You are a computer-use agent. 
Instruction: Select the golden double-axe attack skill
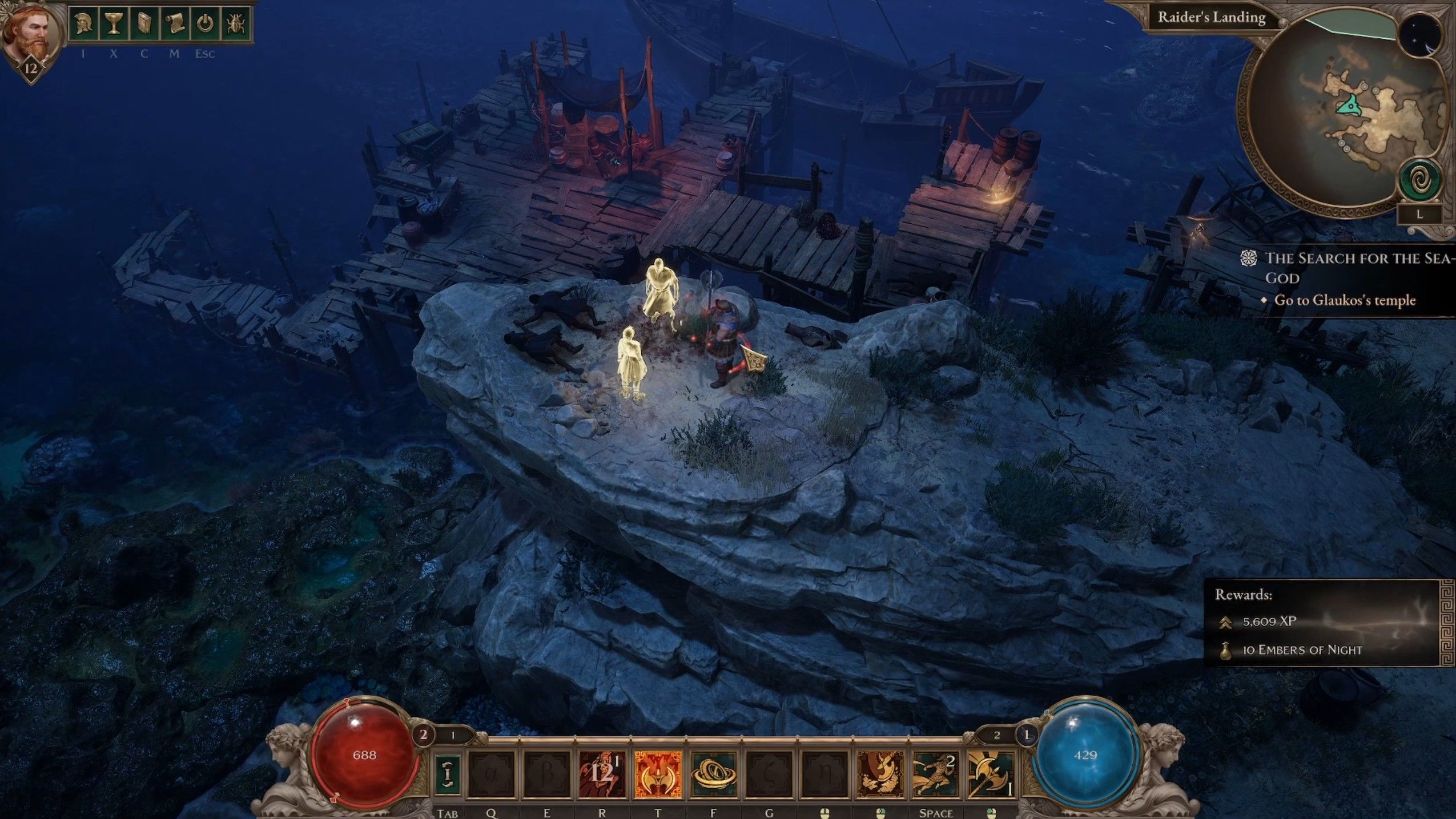991,773
